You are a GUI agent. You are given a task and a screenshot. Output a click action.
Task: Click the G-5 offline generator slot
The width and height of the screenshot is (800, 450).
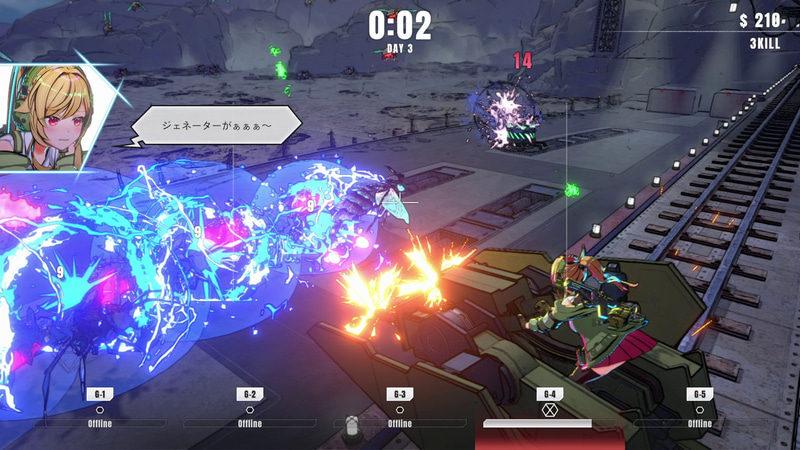click(699, 409)
